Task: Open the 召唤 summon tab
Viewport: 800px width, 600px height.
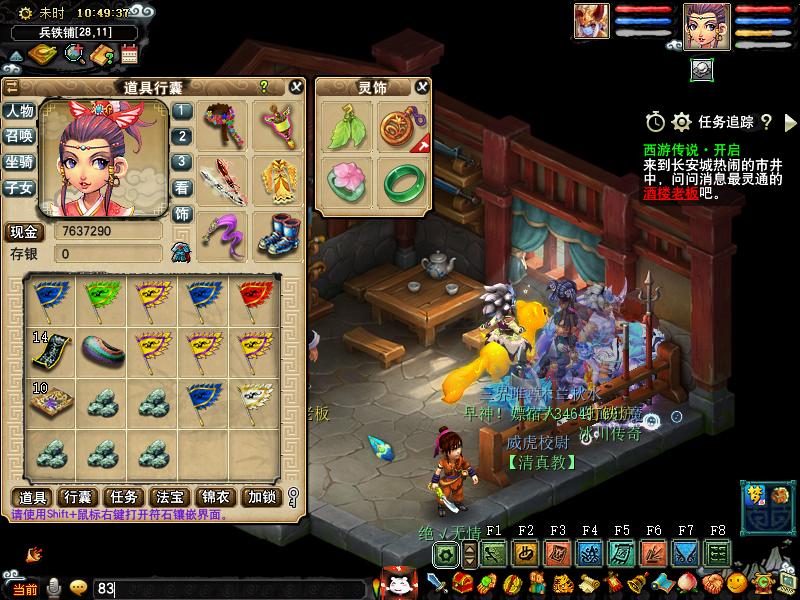Action: point(19,136)
